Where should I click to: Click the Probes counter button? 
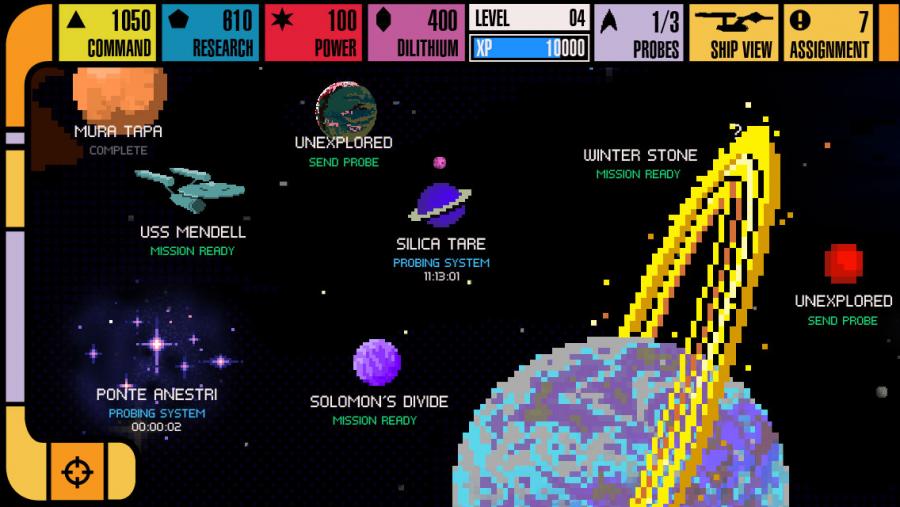(638, 32)
